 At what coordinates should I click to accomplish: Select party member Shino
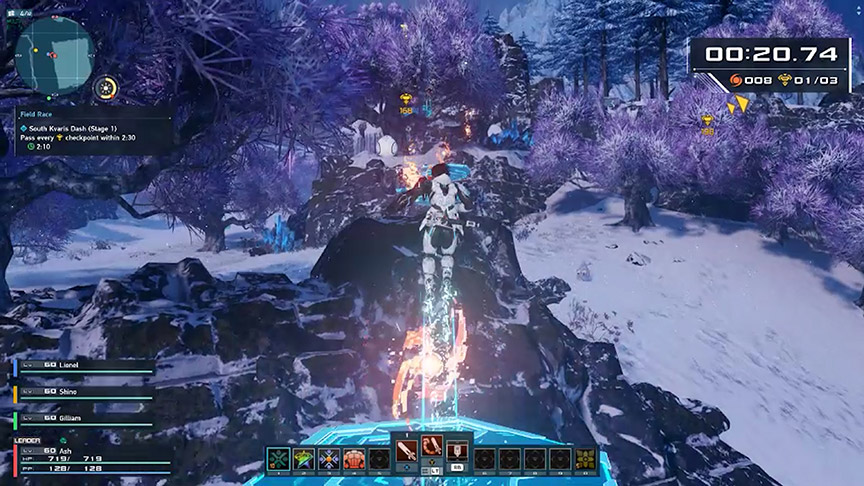click(x=85, y=392)
